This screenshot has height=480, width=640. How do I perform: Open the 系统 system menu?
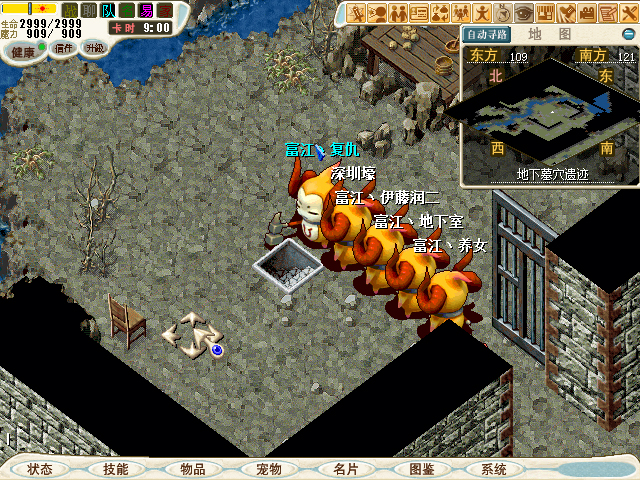(x=494, y=469)
